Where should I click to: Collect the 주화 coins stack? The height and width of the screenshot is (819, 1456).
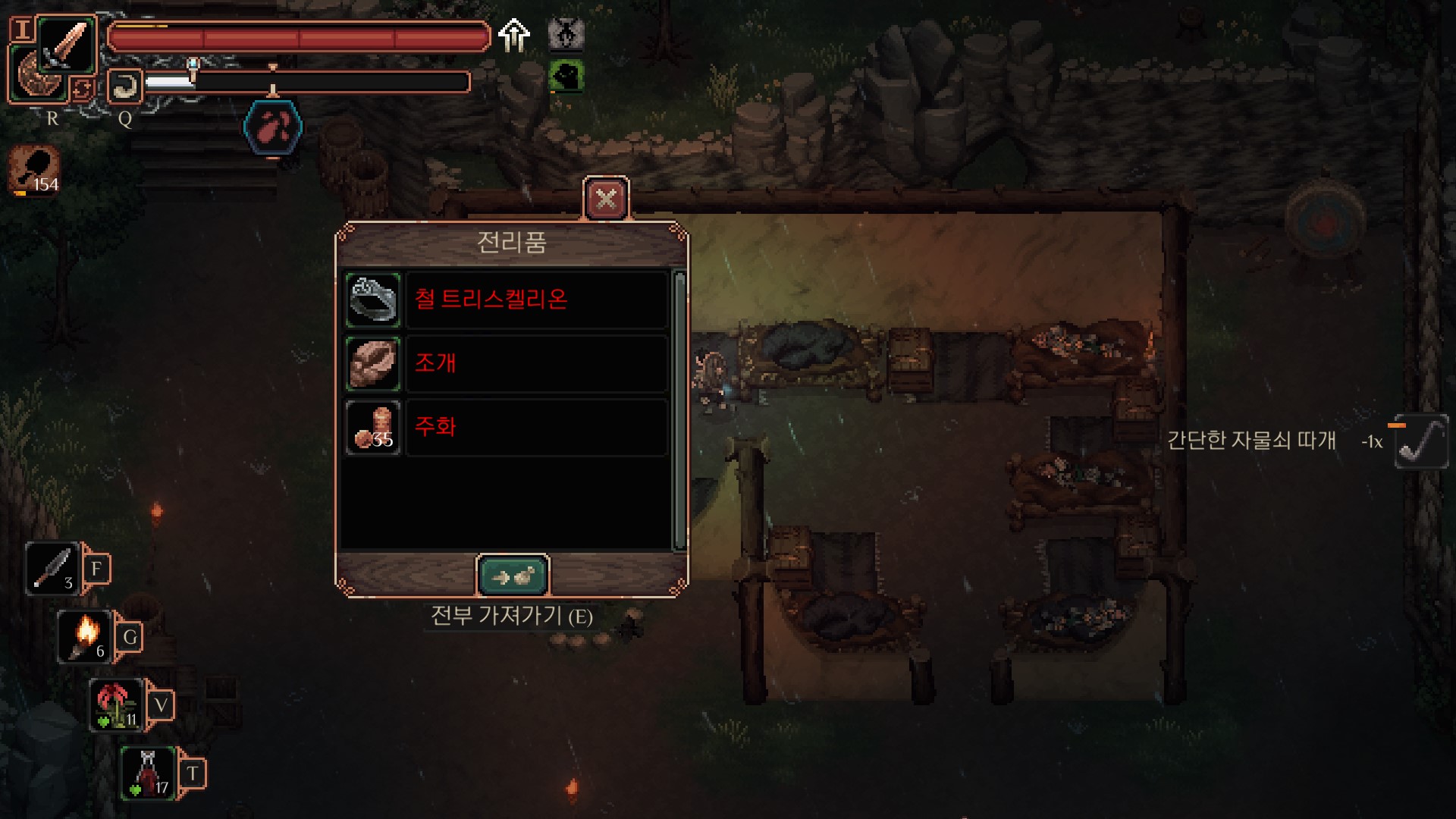click(x=372, y=428)
